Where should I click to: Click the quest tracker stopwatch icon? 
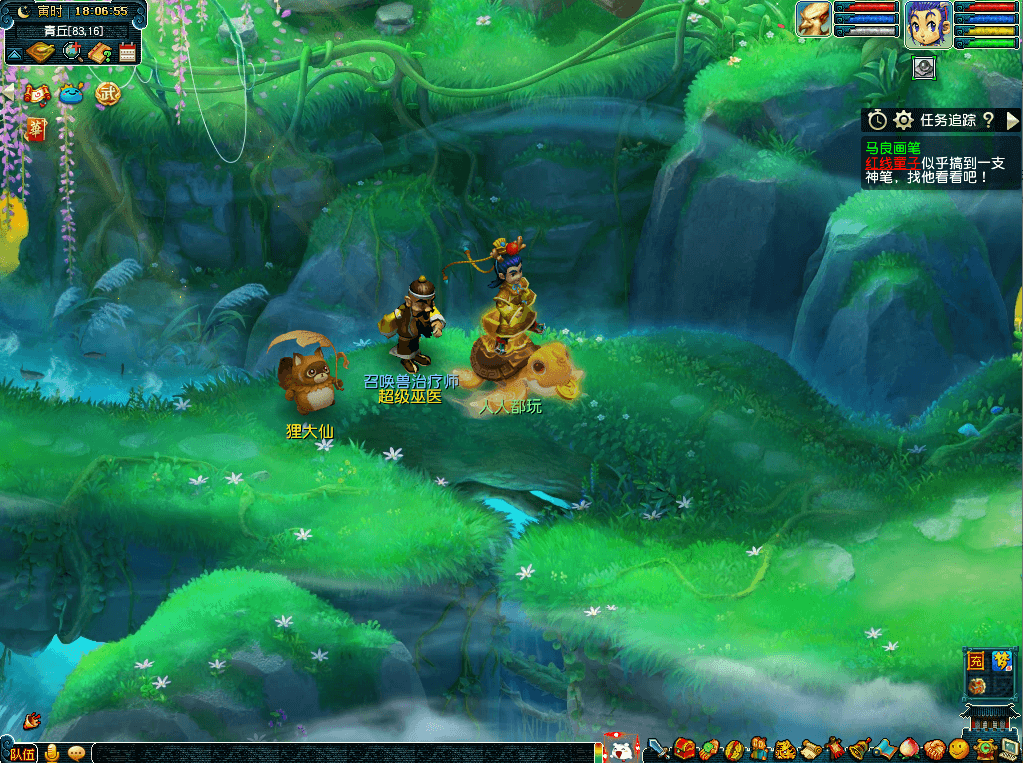point(877,120)
